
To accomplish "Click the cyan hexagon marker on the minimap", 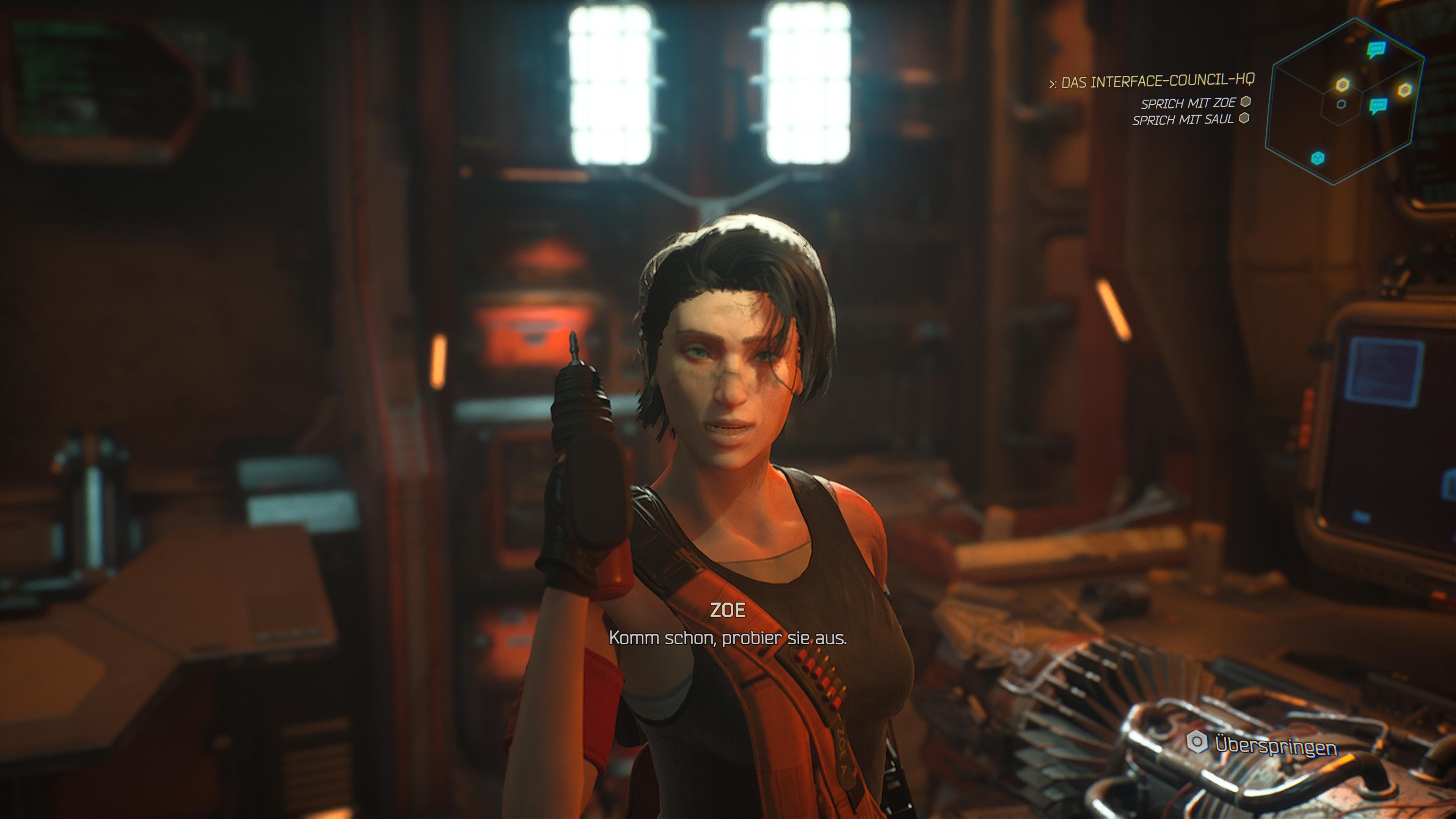I will (1318, 158).
